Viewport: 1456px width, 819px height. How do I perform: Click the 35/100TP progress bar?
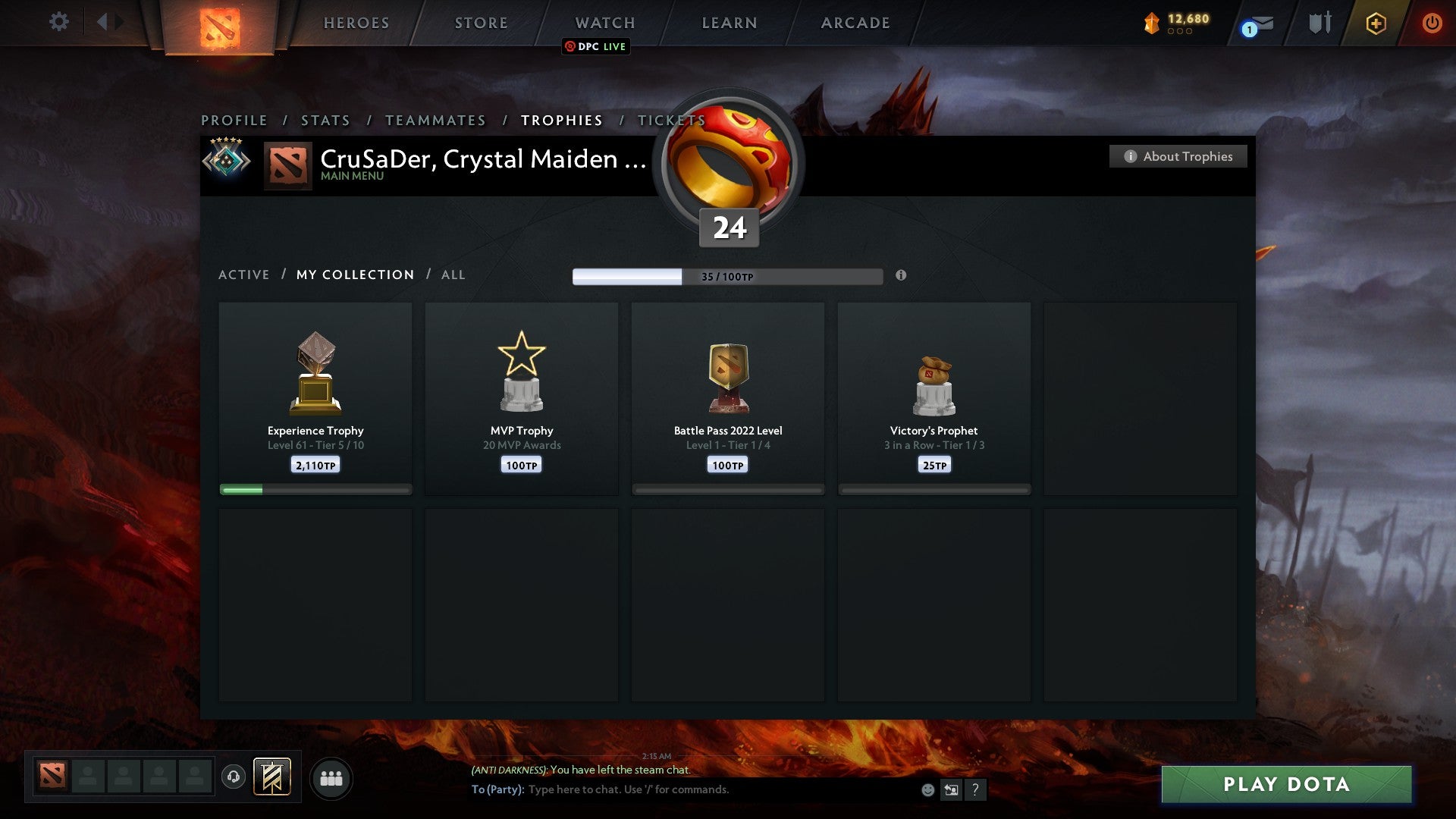[728, 276]
